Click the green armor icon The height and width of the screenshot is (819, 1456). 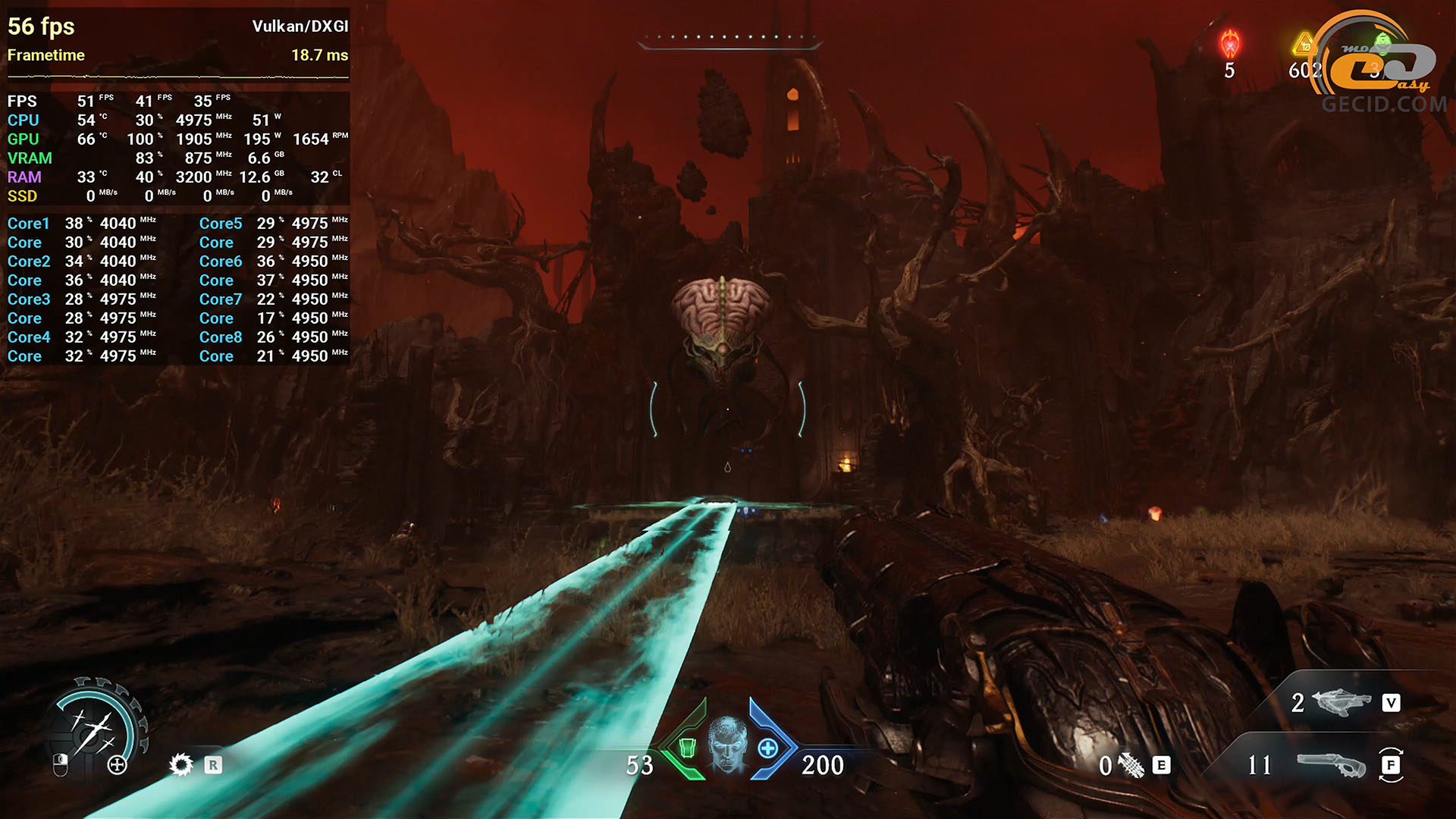click(x=687, y=748)
